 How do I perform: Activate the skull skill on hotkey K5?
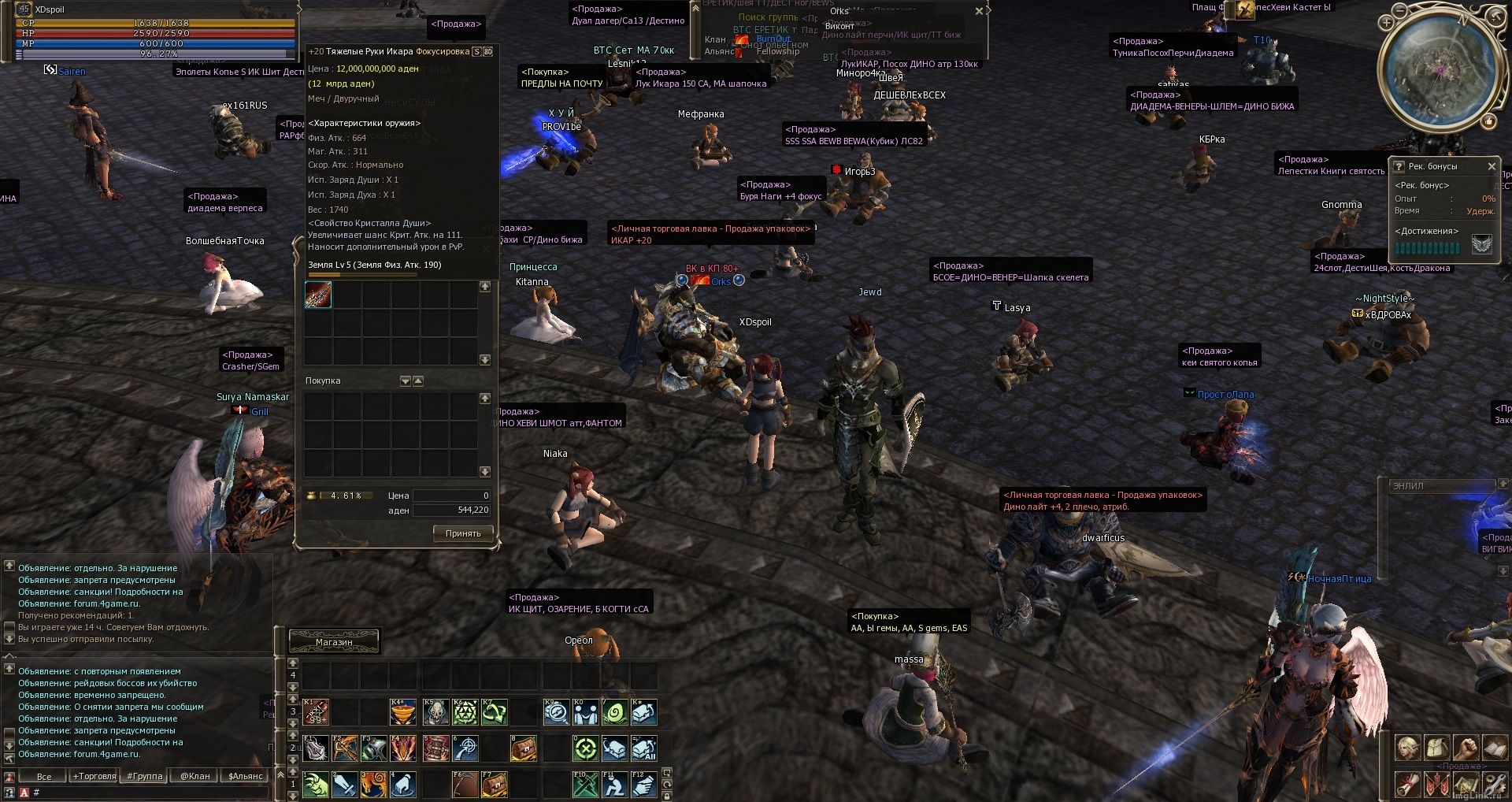tap(435, 712)
